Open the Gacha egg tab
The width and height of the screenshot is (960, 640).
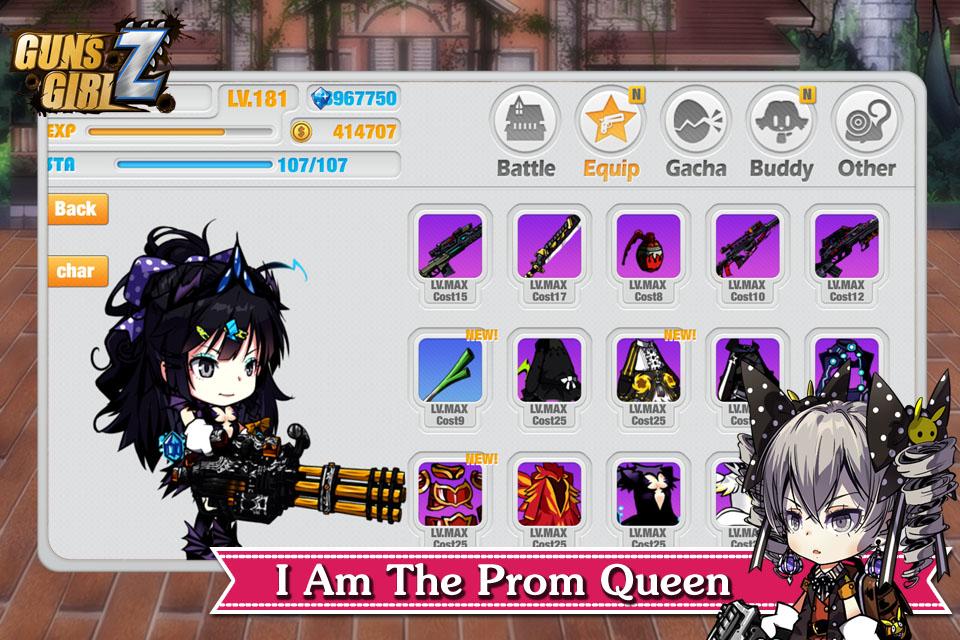[696, 132]
